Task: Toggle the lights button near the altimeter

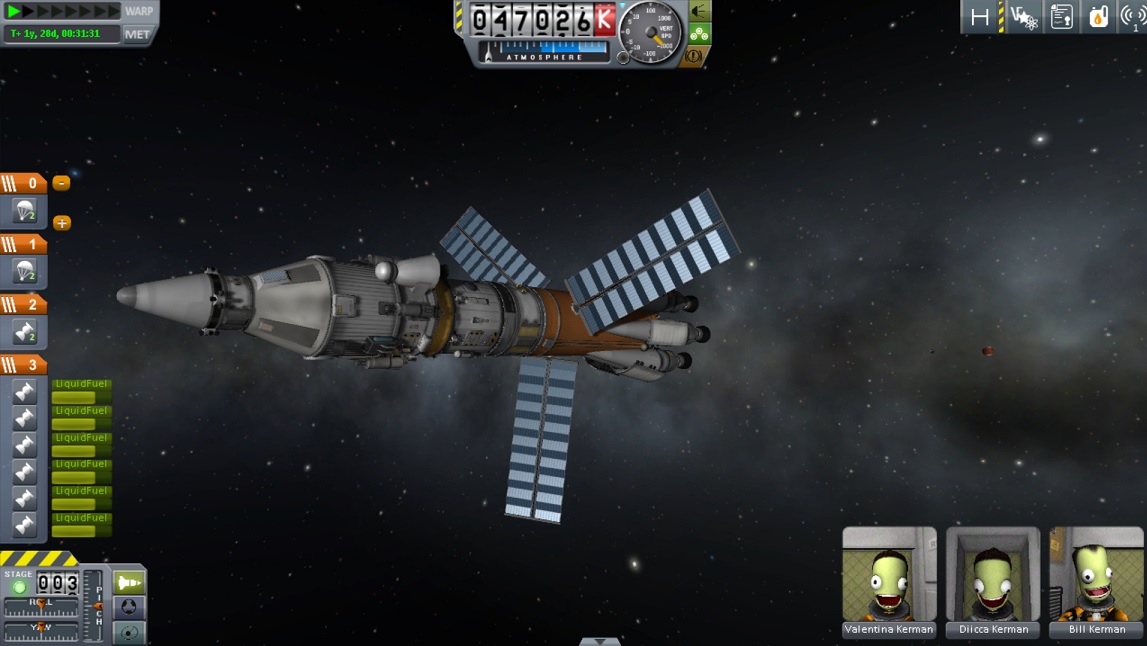Action: tap(699, 11)
